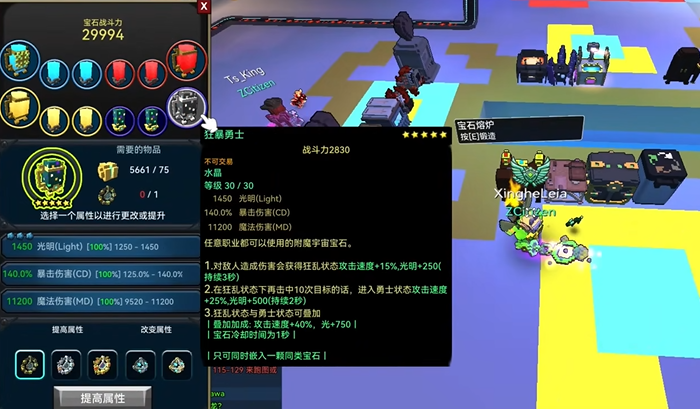Click the 提高属性 upgrade button
Viewport: 700px width, 409px height.
(103, 398)
